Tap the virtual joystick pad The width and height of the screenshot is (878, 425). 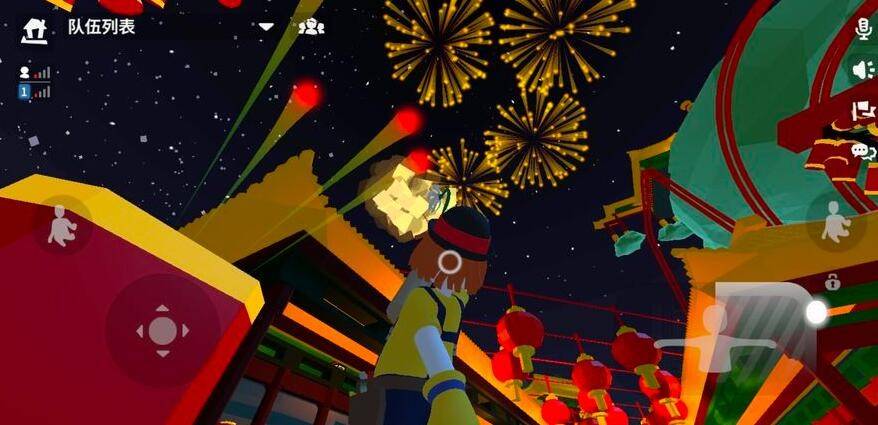[x=163, y=330]
